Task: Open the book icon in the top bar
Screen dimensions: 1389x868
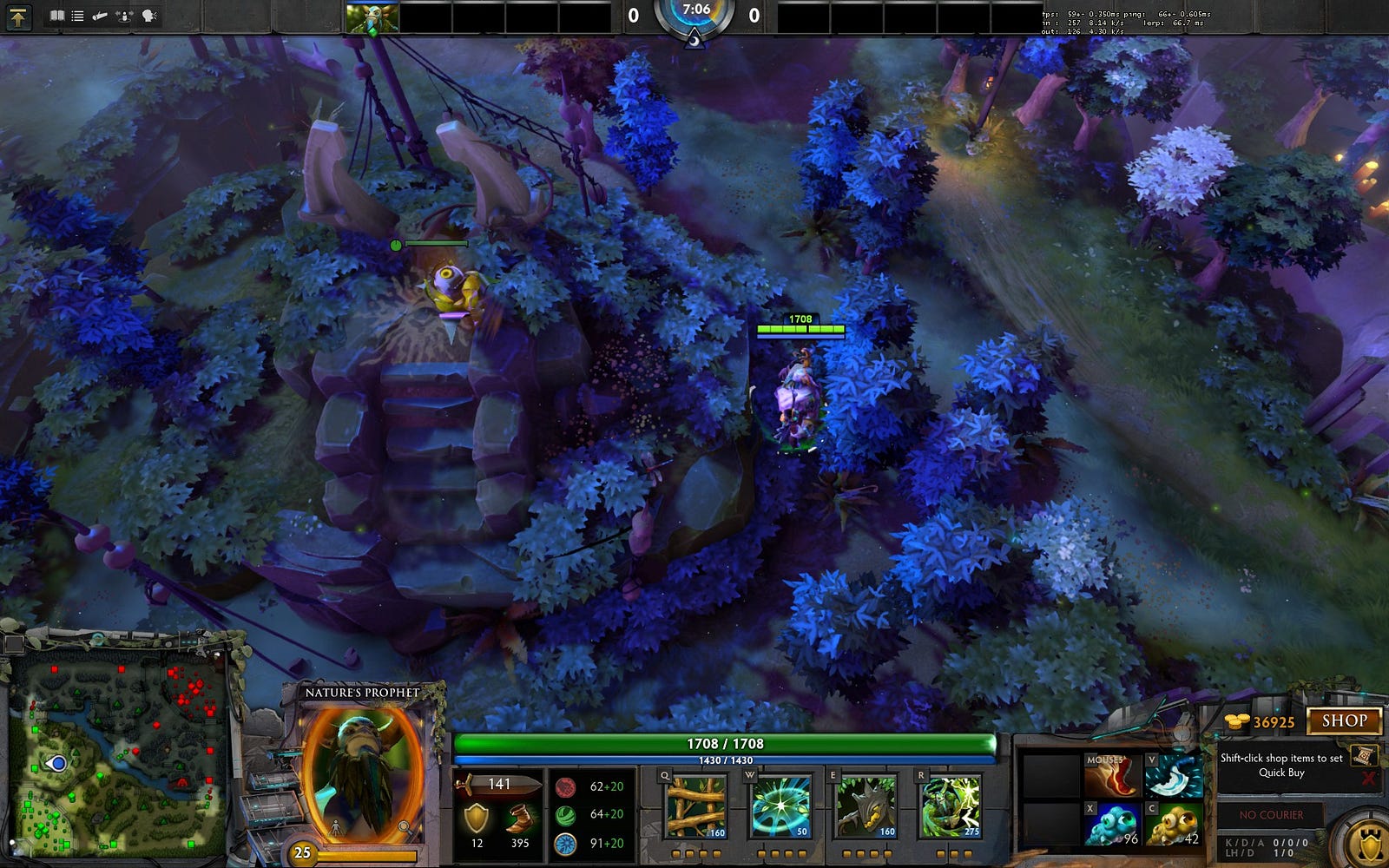Action: point(57,16)
